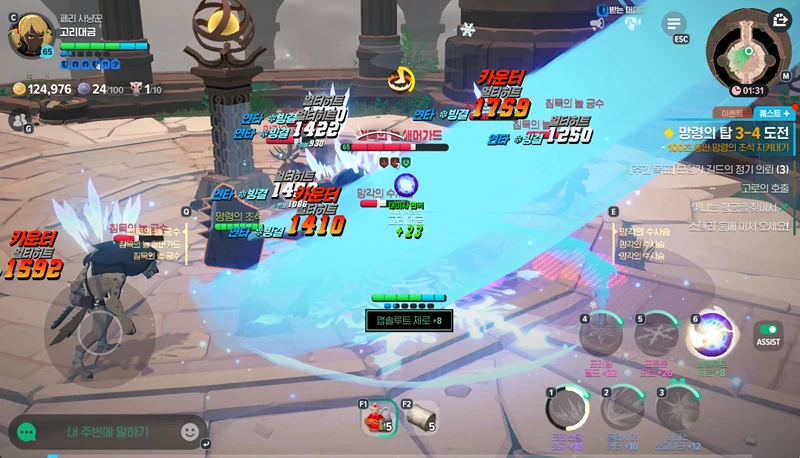Activate skill slot 2
The image size is (800, 458).
tap(622, 408)
